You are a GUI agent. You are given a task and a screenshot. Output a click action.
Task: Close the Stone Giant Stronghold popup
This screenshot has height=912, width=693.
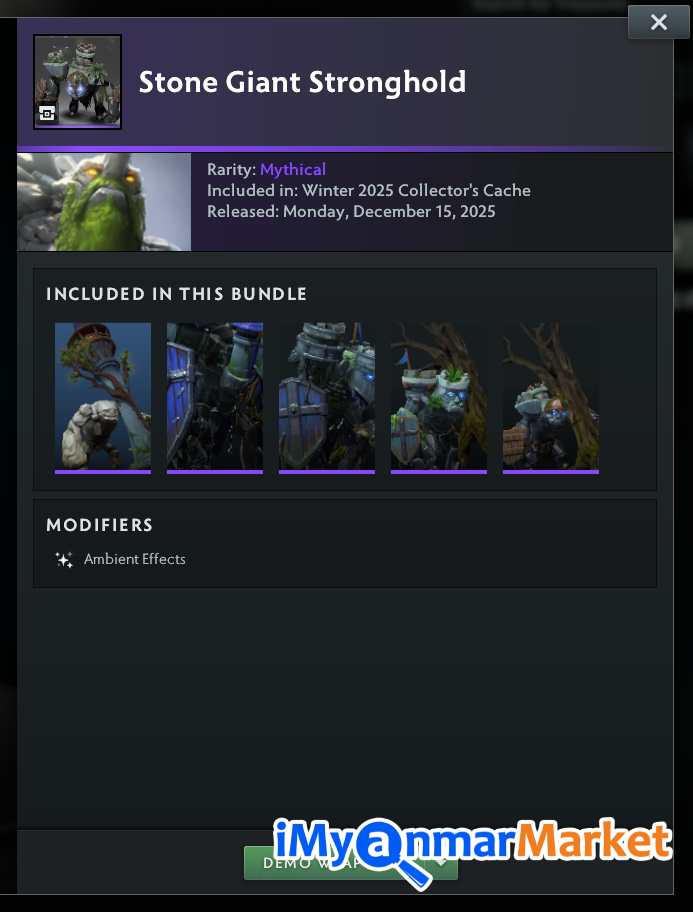pos(658,22)
